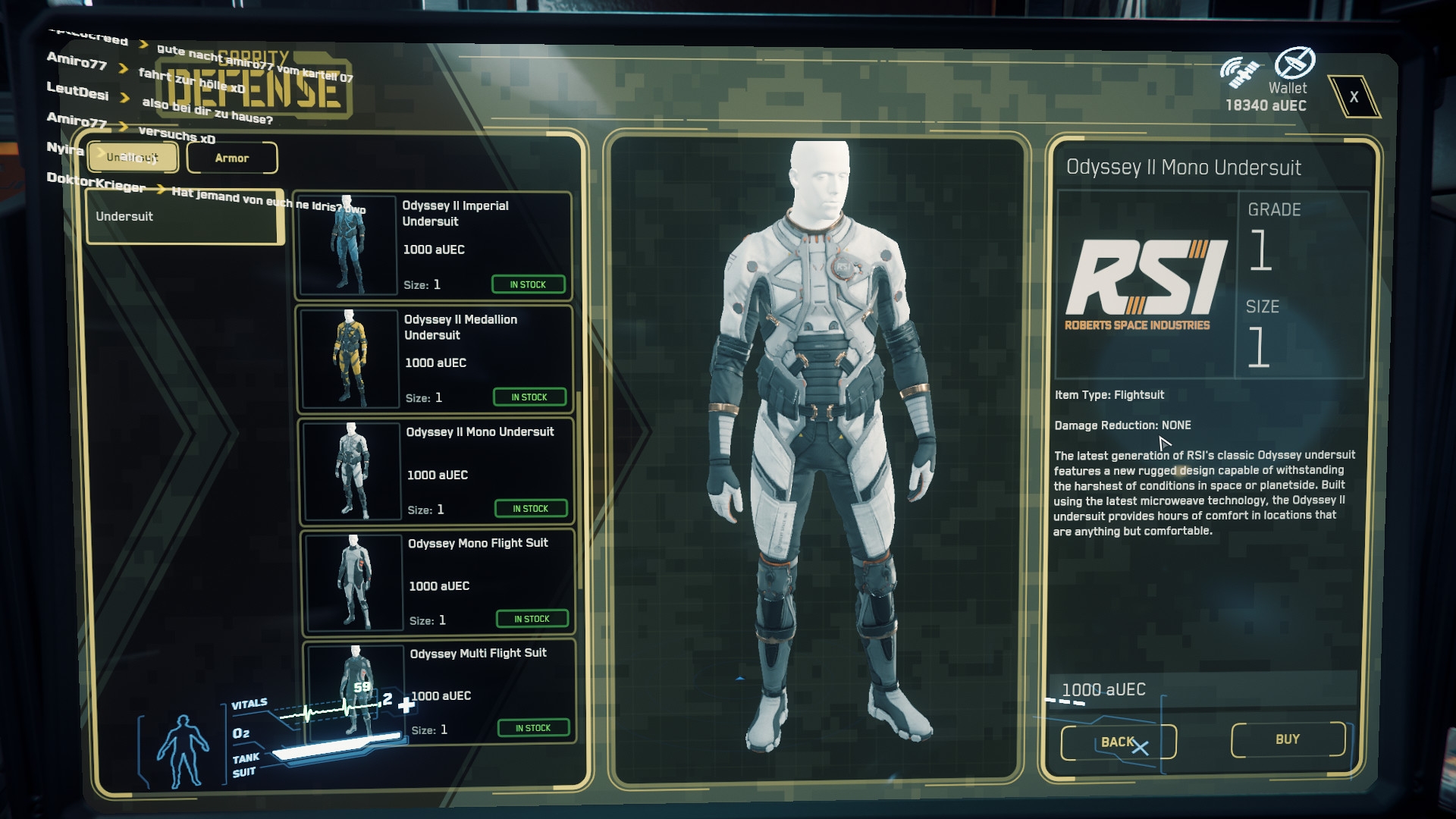Viewport: 1456px width, 819px height.
Task: Switch to the Armor tab
Action: (232, 158)
